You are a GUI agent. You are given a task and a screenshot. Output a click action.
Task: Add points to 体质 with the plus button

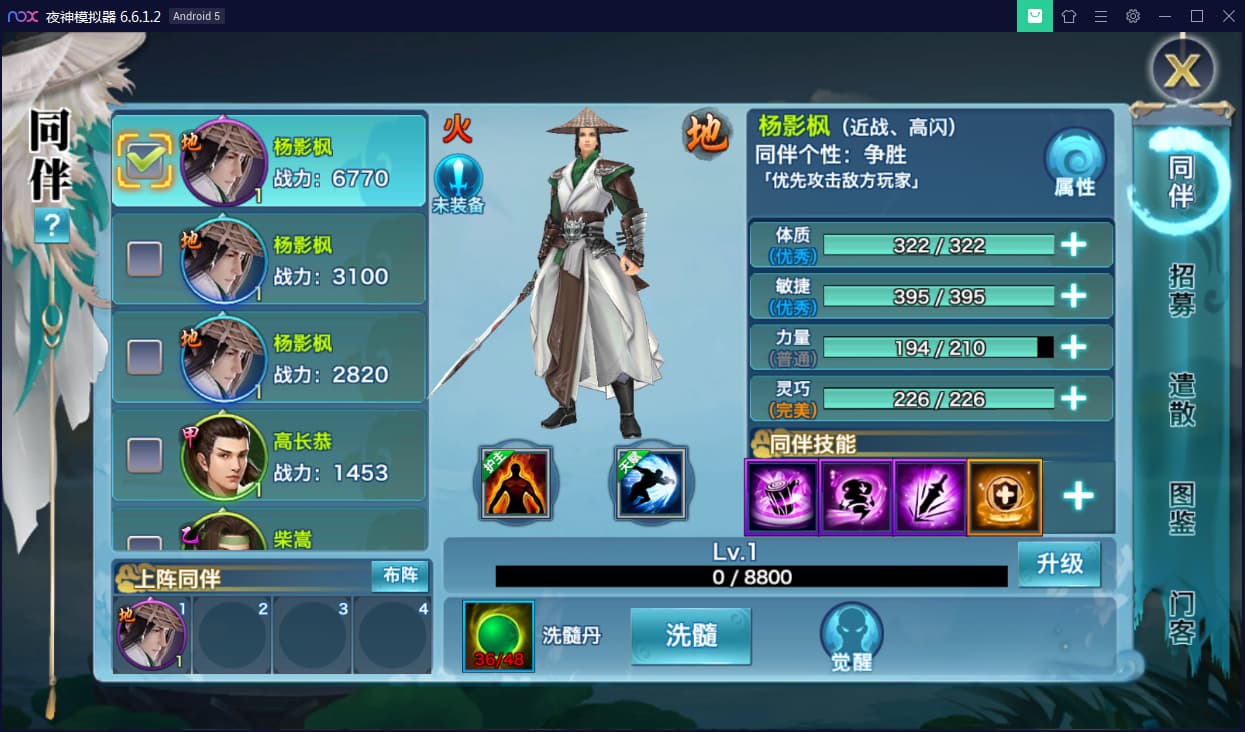(1074, 245)
